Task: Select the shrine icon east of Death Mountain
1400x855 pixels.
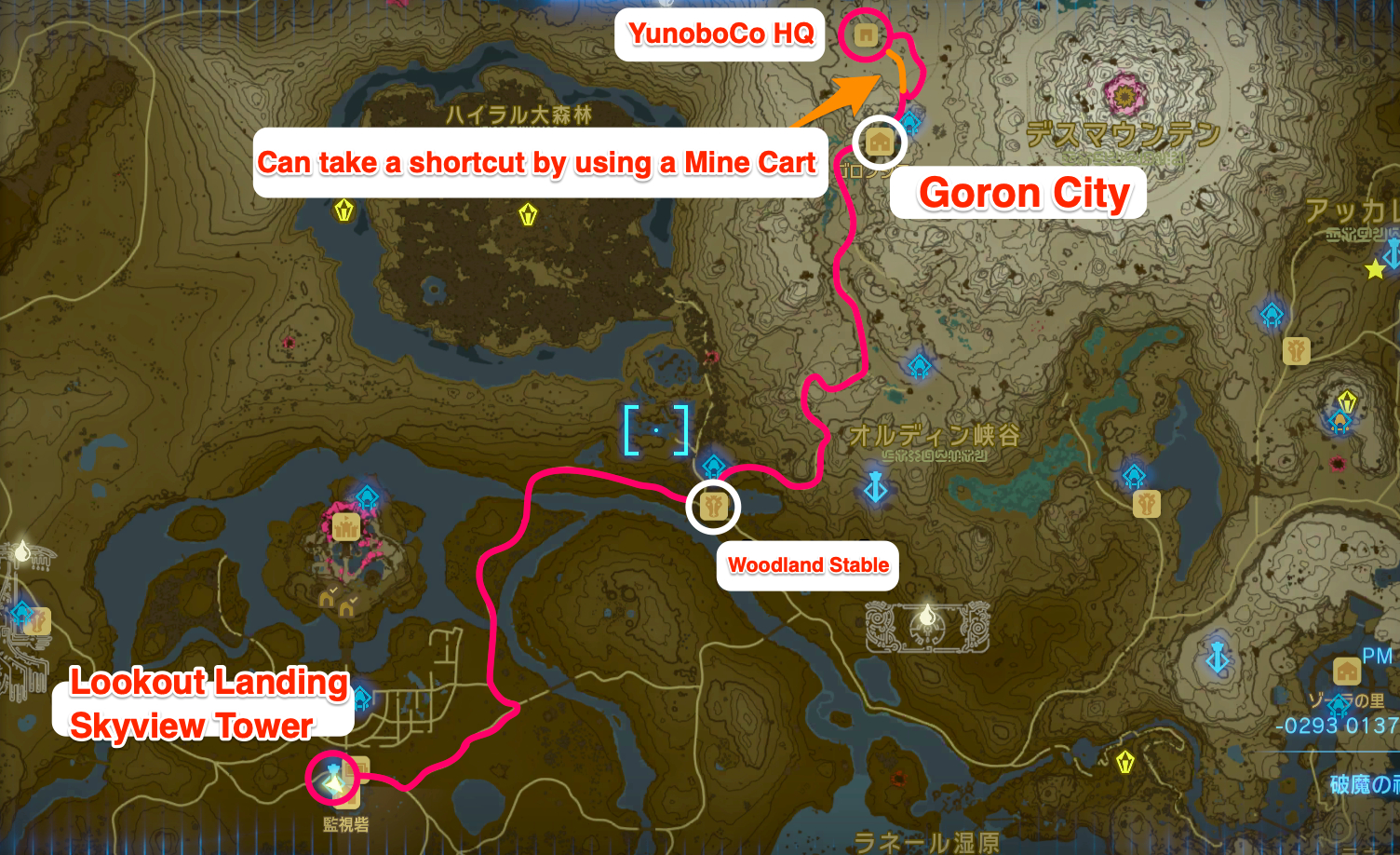Action: click(1272, 315)
